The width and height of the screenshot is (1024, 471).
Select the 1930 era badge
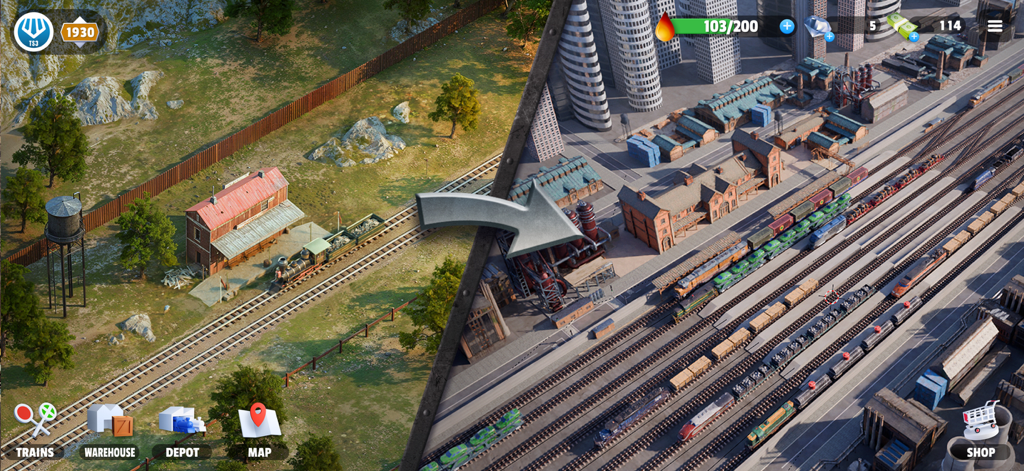pyautogui.click(x=80, y=32)
